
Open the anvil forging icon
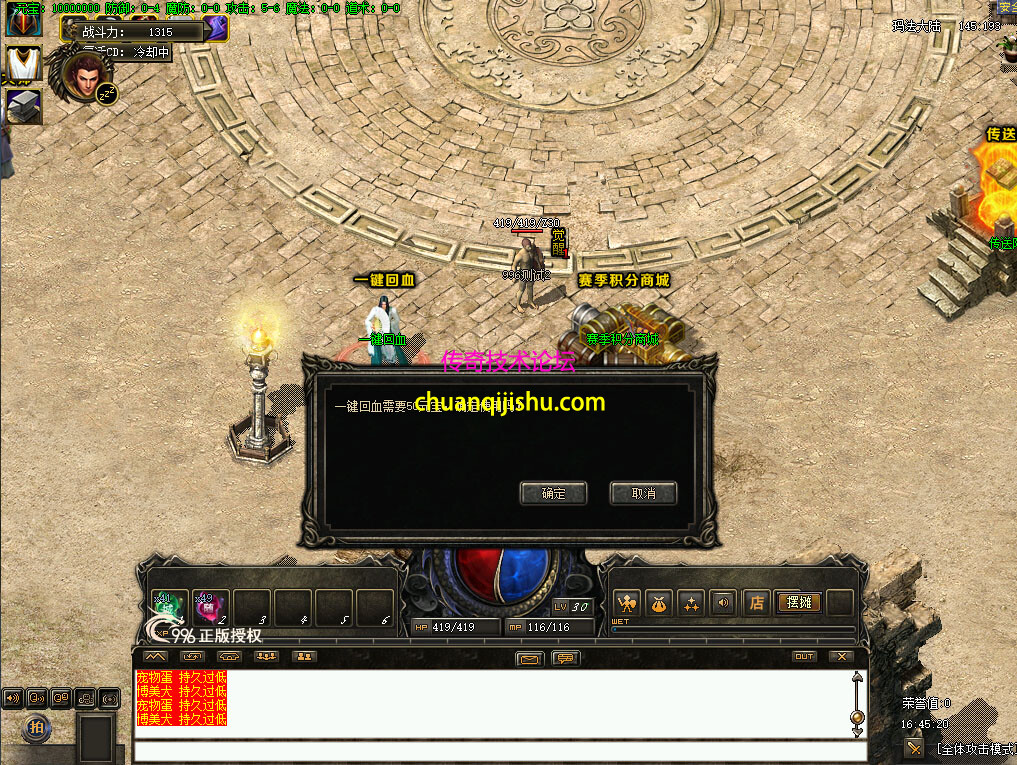(23, 106)
